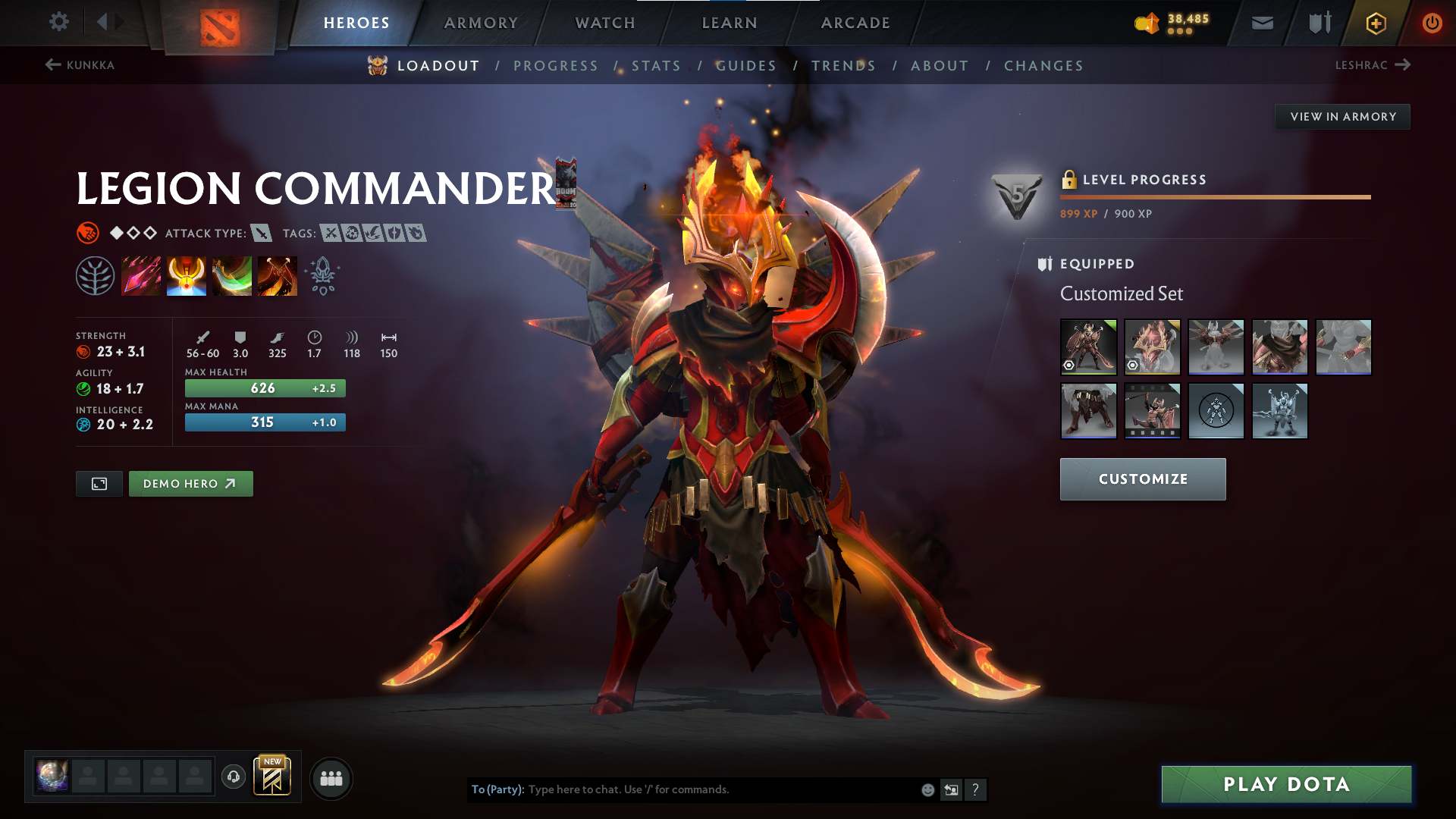This screenshot has height=819, width=1456.
Task: View the Duel ultimate ability icon
Action: coord(278,275)
